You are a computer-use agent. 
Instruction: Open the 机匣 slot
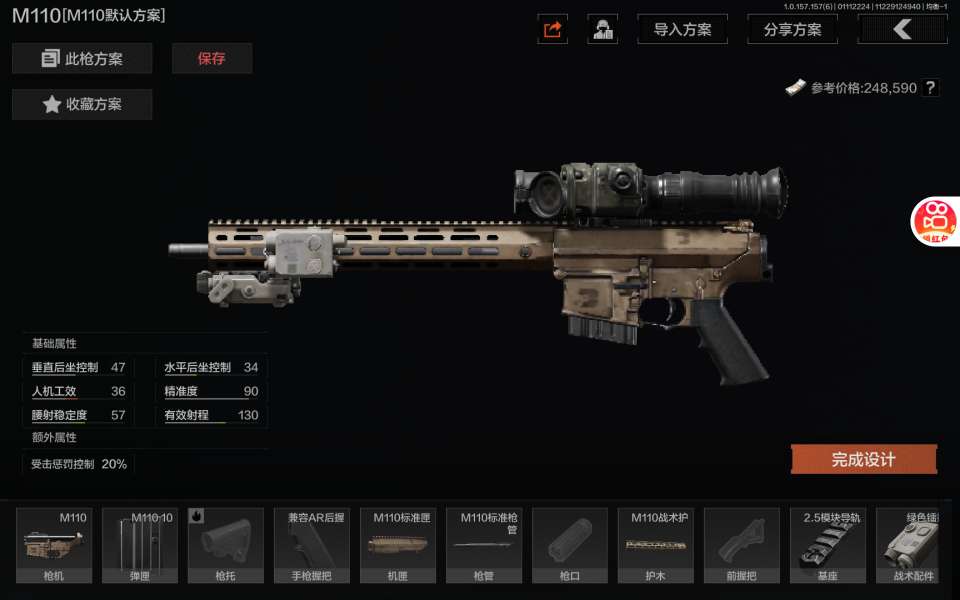pyautogui.click(x=398, y=546)
